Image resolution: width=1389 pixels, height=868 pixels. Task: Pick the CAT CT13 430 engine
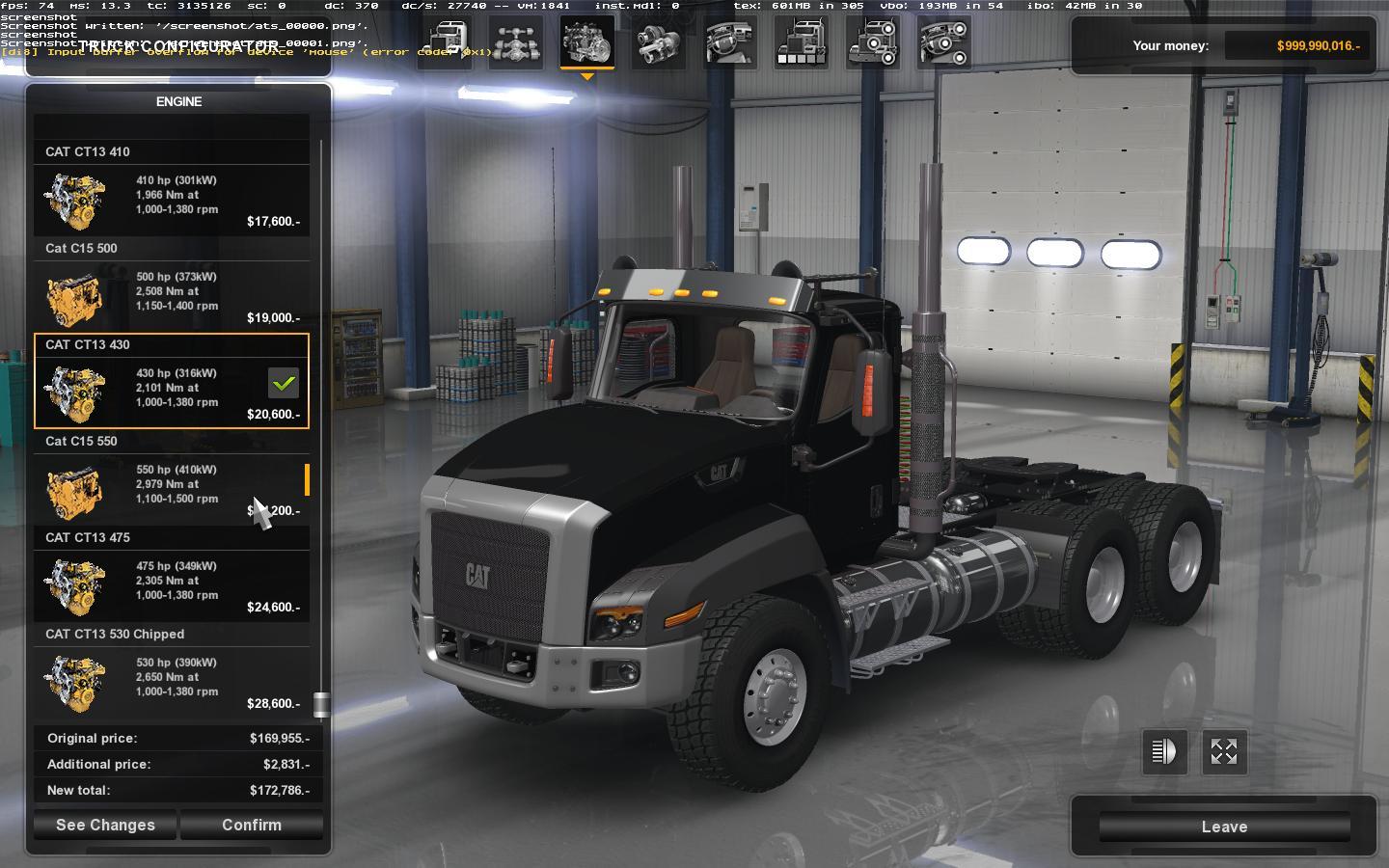click(x=172, y=393)
